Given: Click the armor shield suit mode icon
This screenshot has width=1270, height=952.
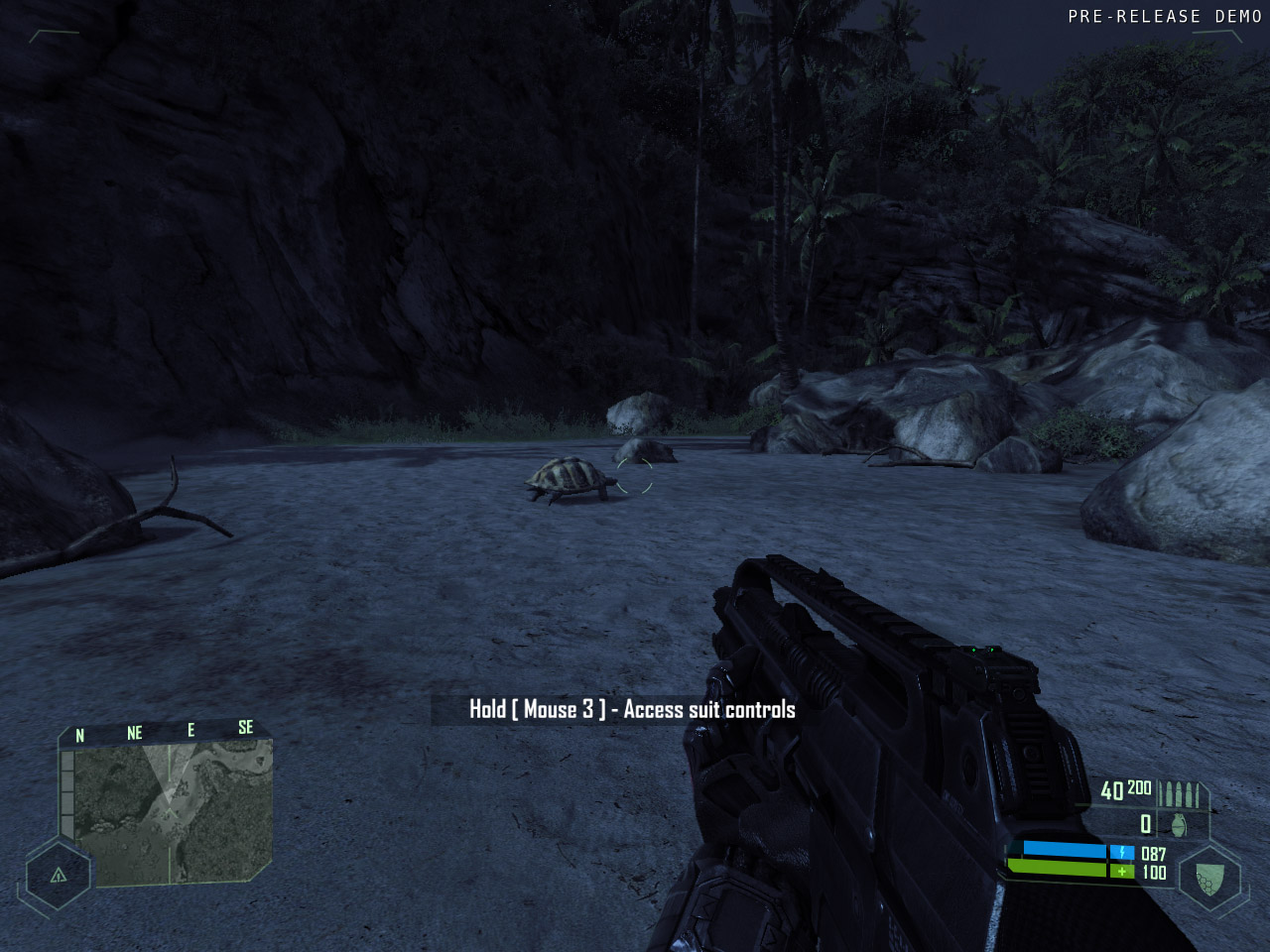Looking at the screenshot, I should pos(1209,878).
